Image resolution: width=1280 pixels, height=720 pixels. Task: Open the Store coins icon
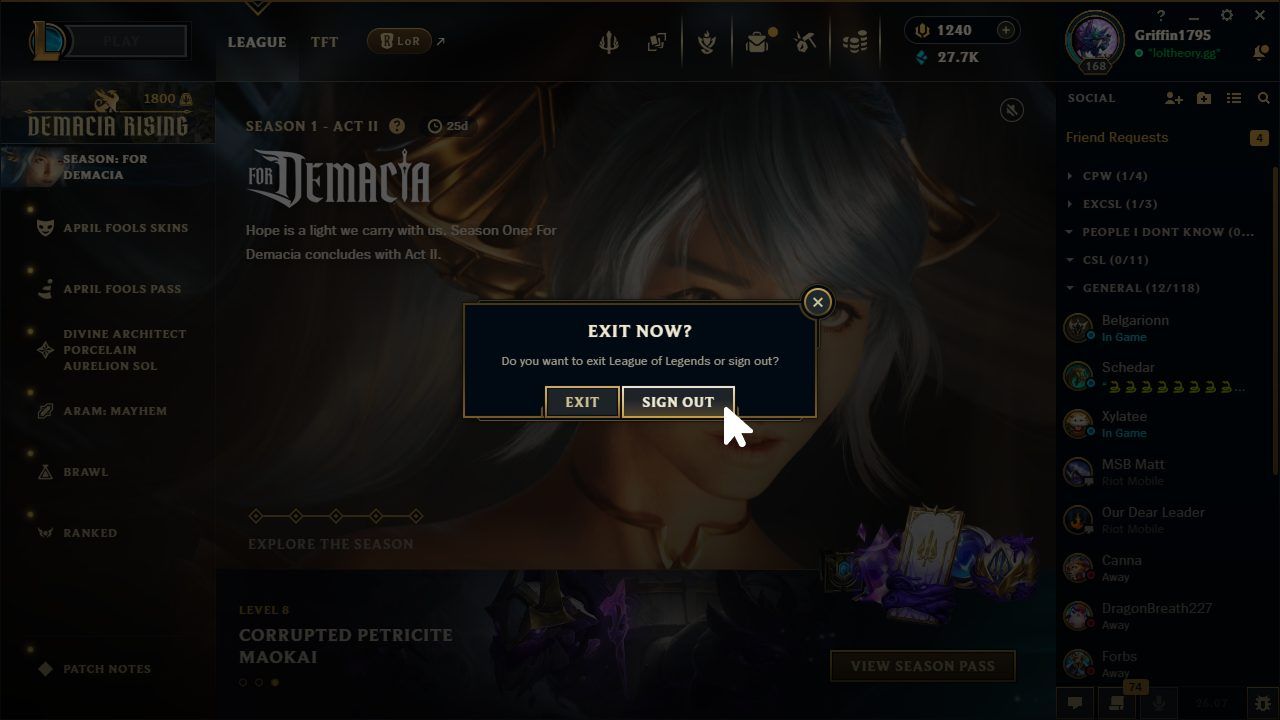click(855, 42)
